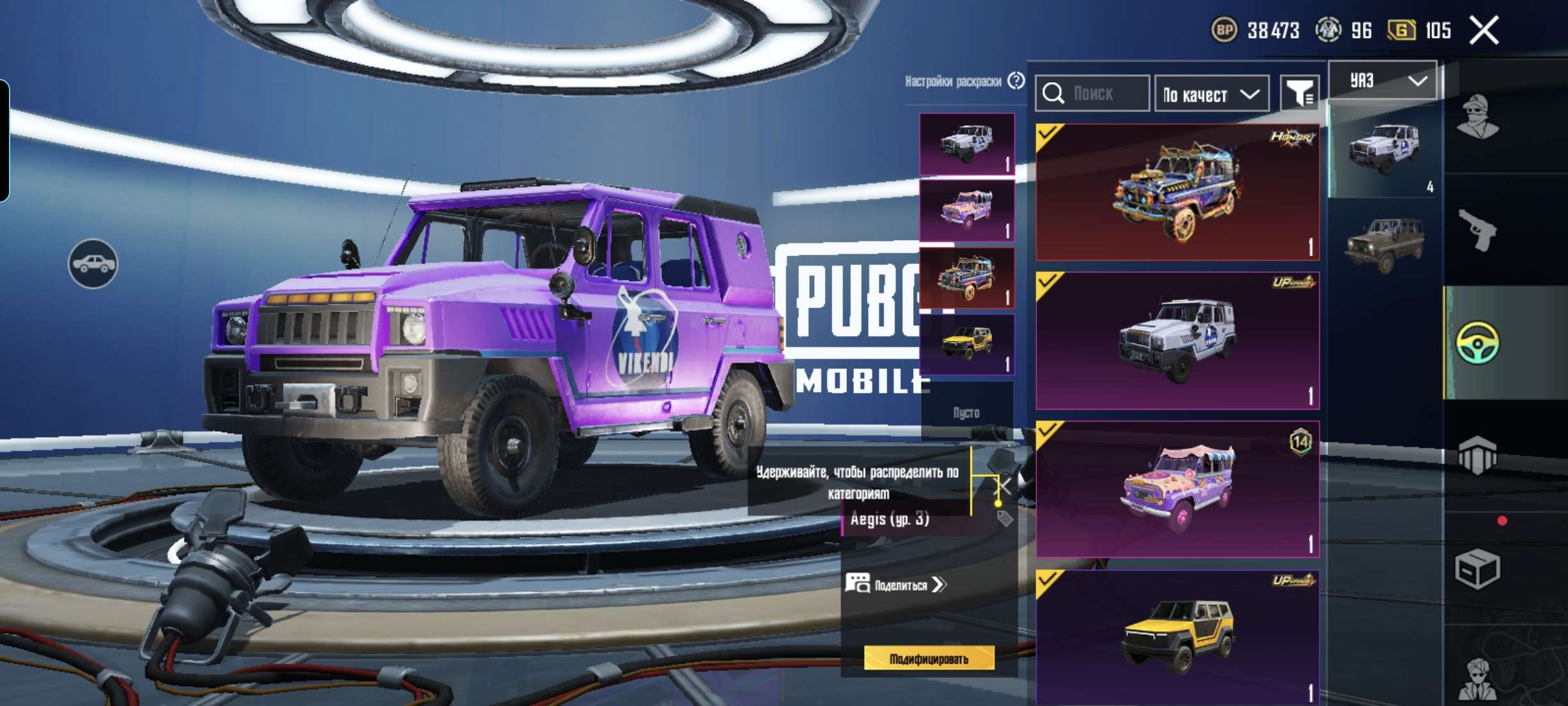Image resolution: width=1568 pixels, height=706 pixels.
Task: Open the filter funnel options
Action: [x=1298, y=94]
